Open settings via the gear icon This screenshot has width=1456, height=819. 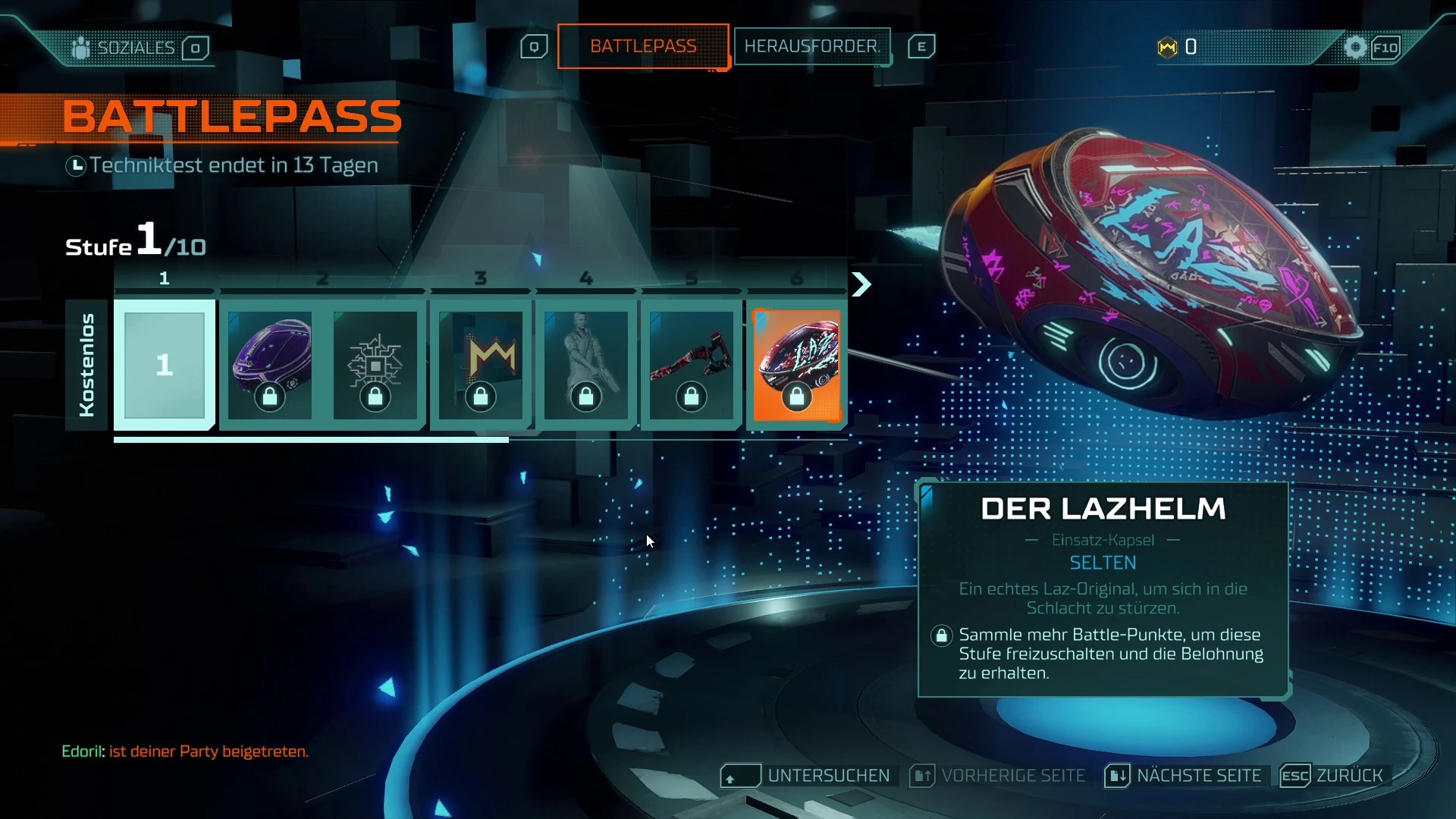tap(1355, 47)
